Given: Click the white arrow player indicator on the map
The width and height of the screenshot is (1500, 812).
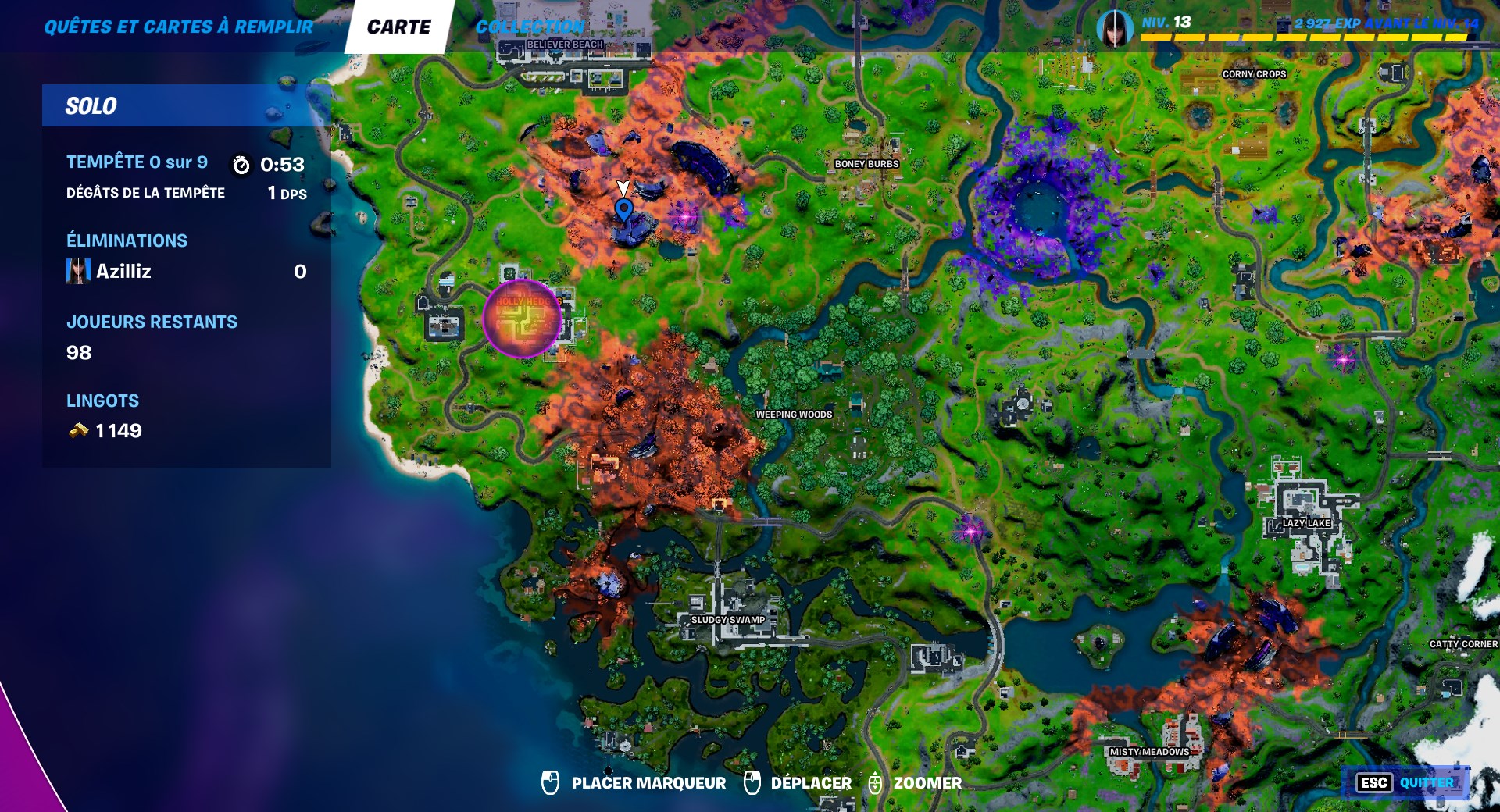Looking at the screenshot, I should (623, 187).
